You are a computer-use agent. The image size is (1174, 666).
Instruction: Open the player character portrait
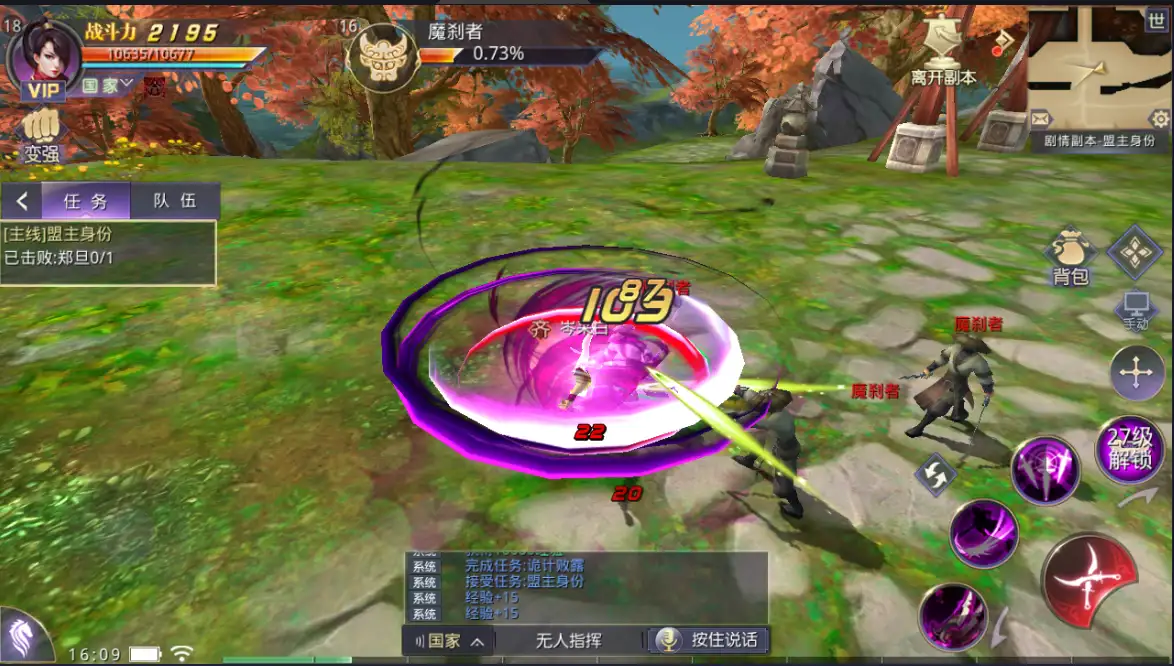pos(43,50)
